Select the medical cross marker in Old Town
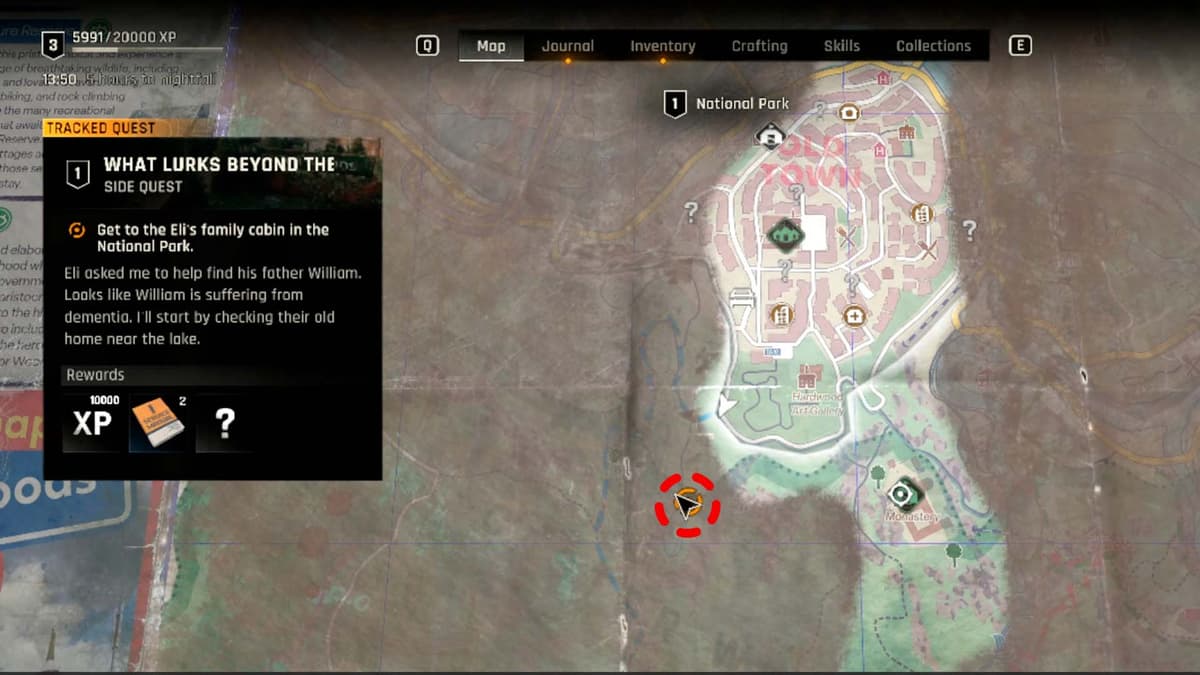1200x675 pixels. tap(854, 316)
